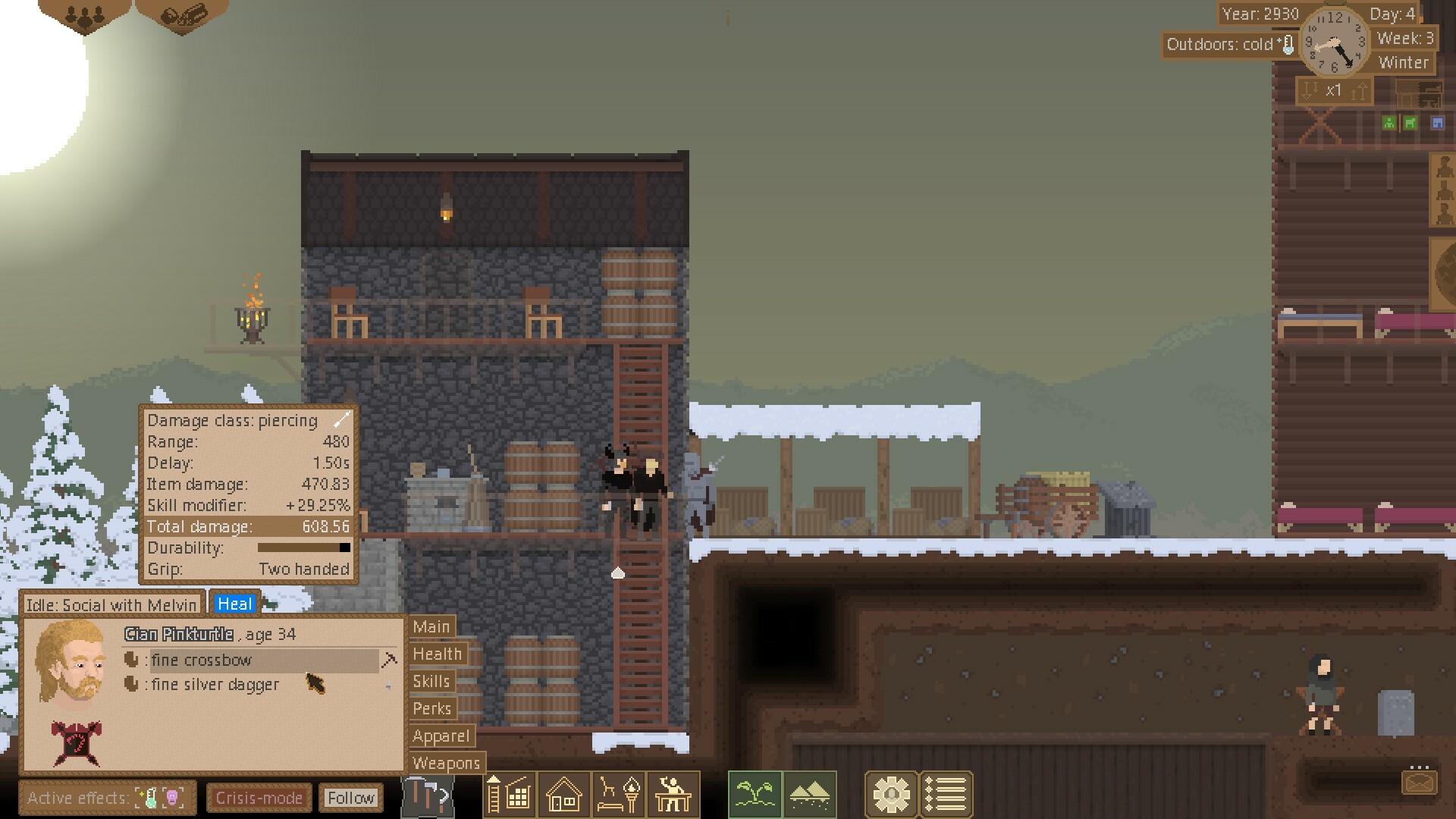This screenshot has height=819, width=1456.
Task: Toggle the green livestock indicator icon
Action: coord(1410,122)
